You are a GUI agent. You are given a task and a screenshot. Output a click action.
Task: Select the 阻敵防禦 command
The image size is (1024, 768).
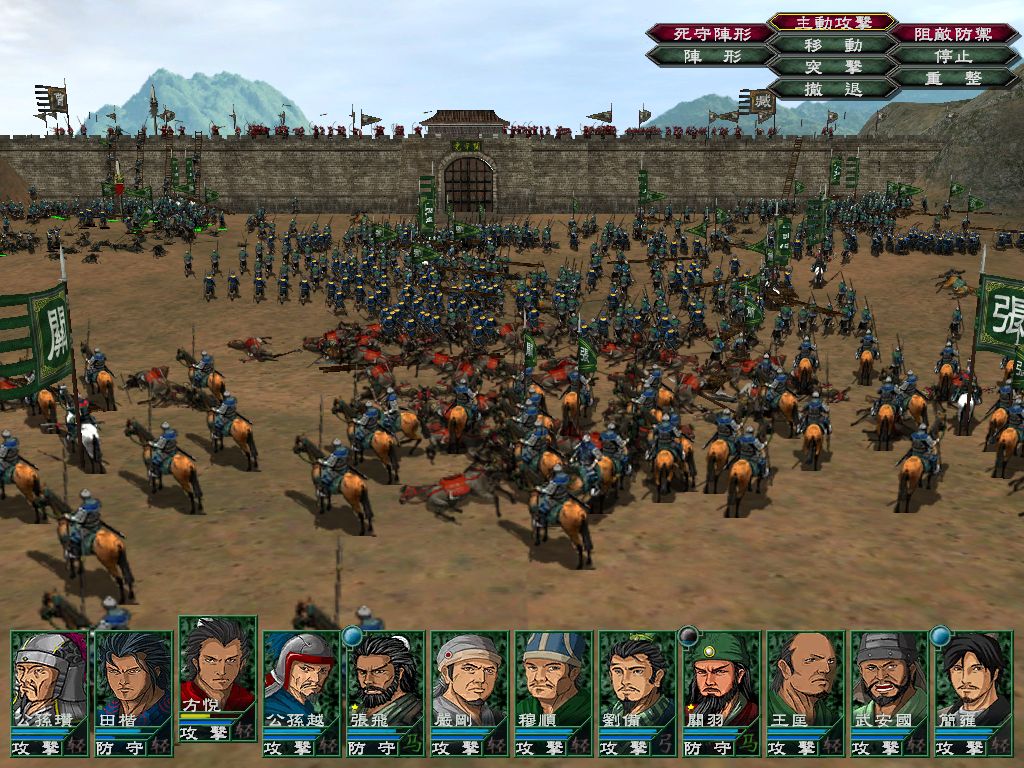(953, 34)
